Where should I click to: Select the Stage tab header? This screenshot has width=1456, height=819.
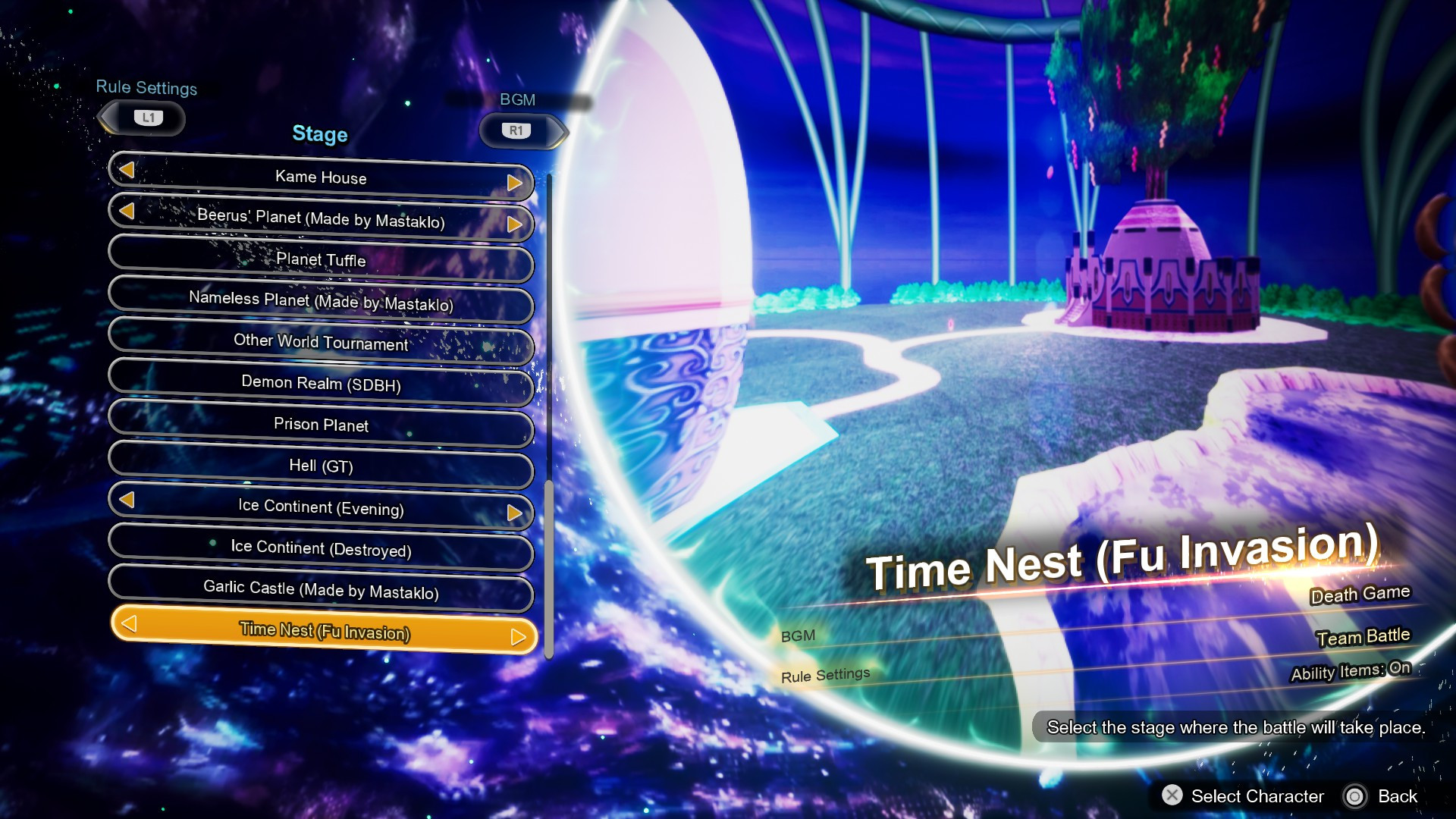[319, 135]
